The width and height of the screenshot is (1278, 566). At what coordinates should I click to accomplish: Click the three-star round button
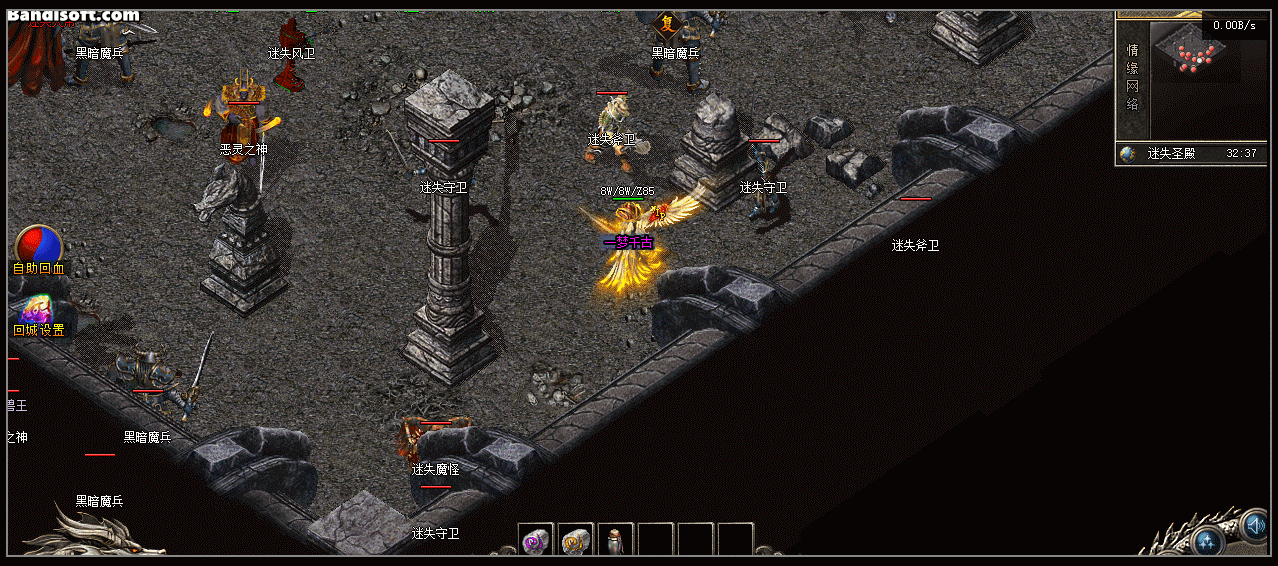1208,542
